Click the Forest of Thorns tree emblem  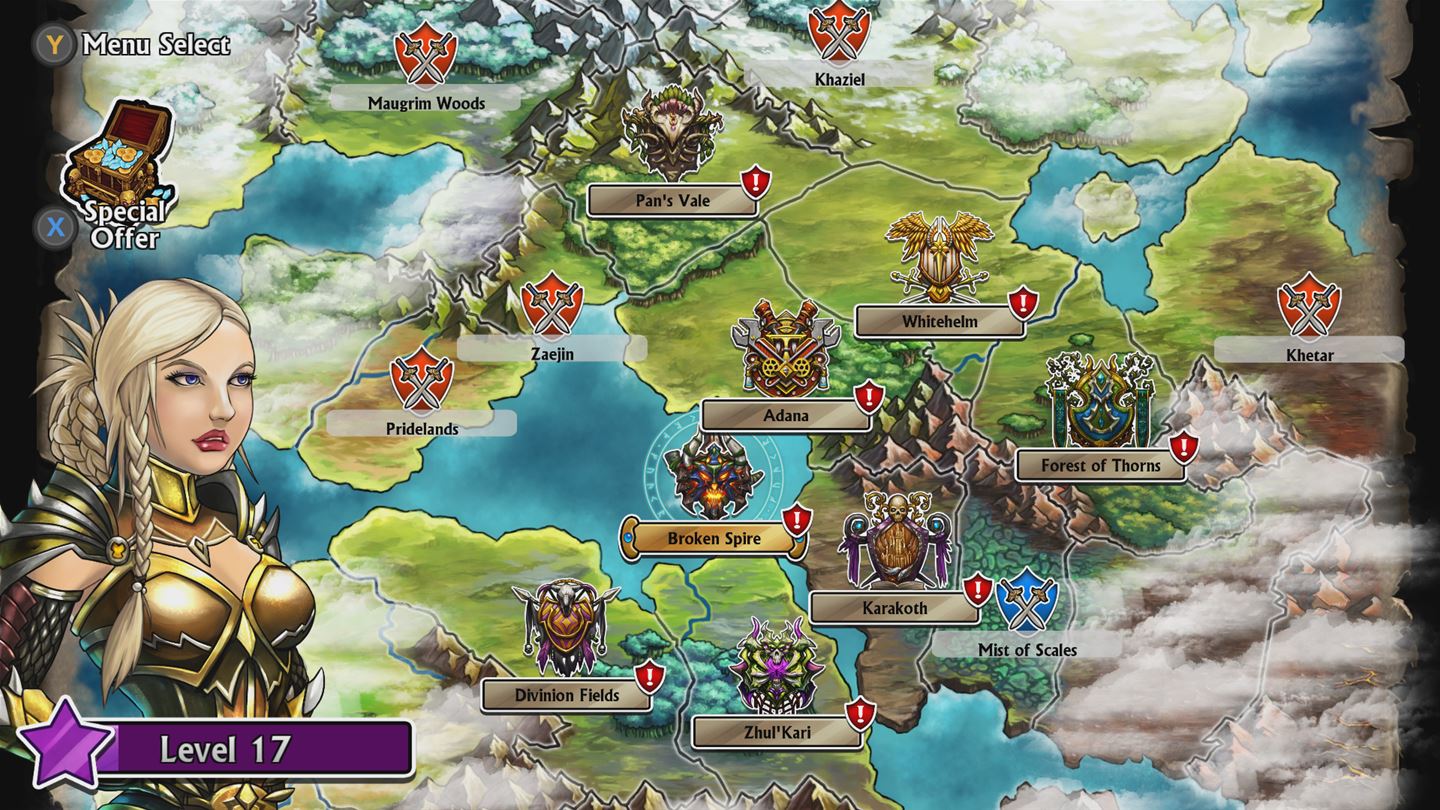coord(1100,400)
